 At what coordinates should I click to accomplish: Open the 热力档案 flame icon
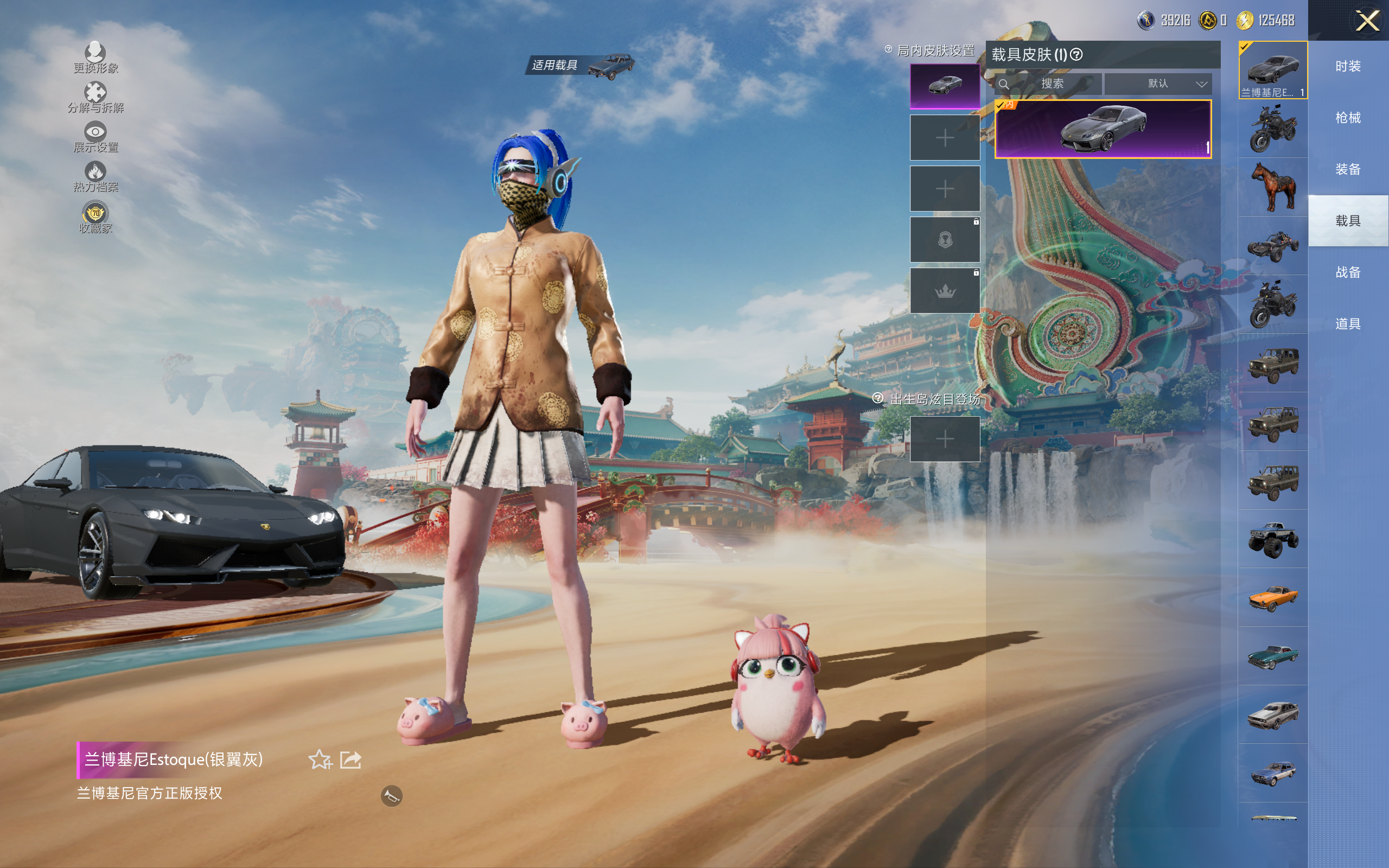tap(95, 176)
